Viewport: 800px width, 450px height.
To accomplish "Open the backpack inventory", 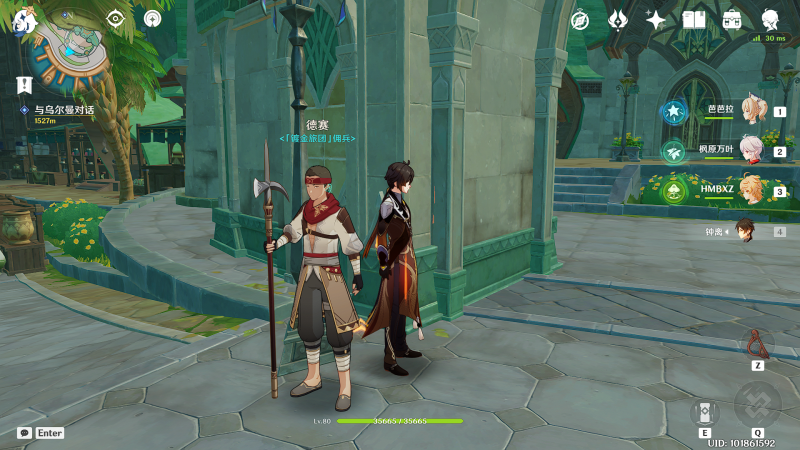I will coord(732,20).
